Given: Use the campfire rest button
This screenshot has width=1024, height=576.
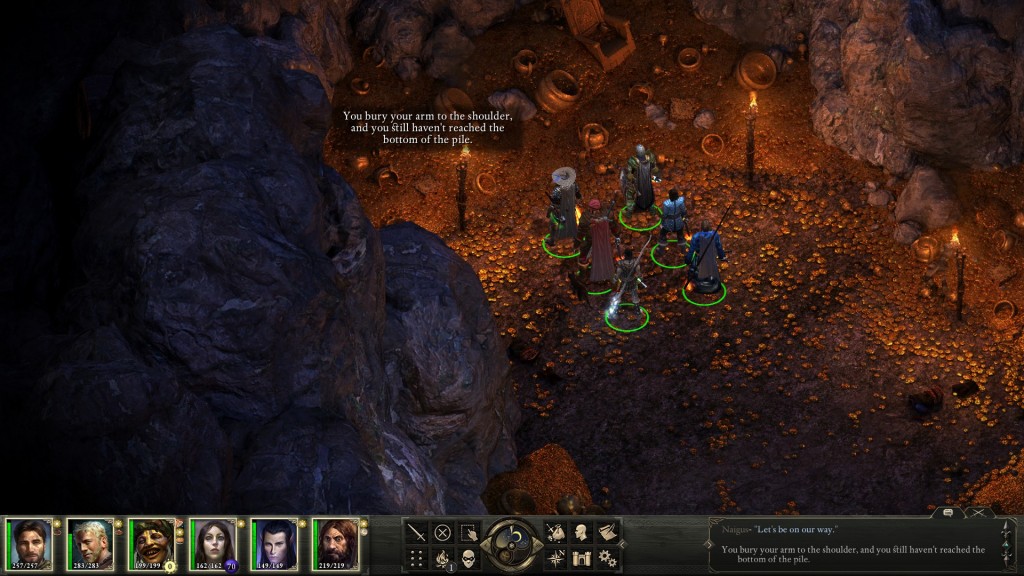Looking at the screenshot, I should point(442,558).
